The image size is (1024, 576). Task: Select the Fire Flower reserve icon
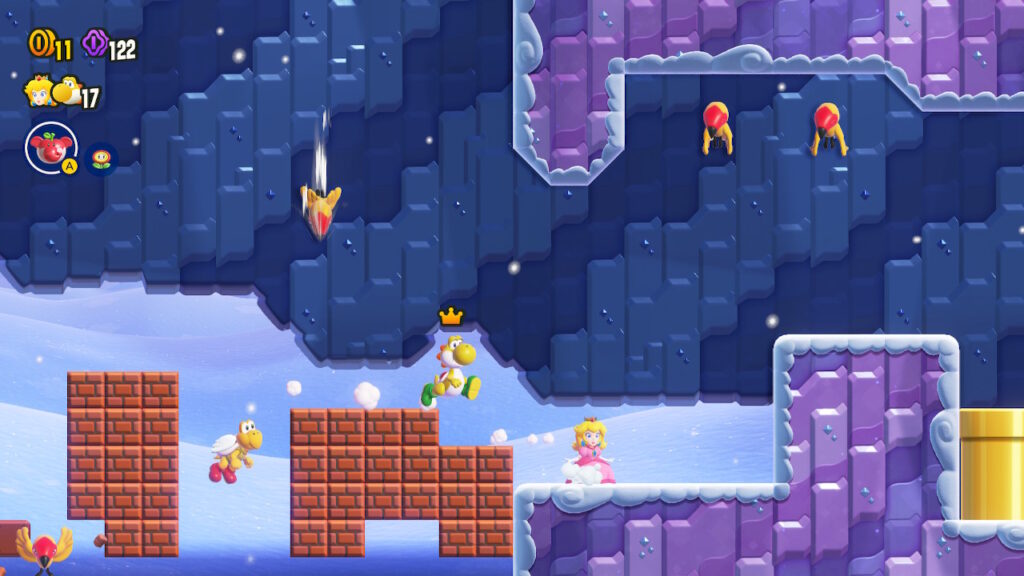101,158
